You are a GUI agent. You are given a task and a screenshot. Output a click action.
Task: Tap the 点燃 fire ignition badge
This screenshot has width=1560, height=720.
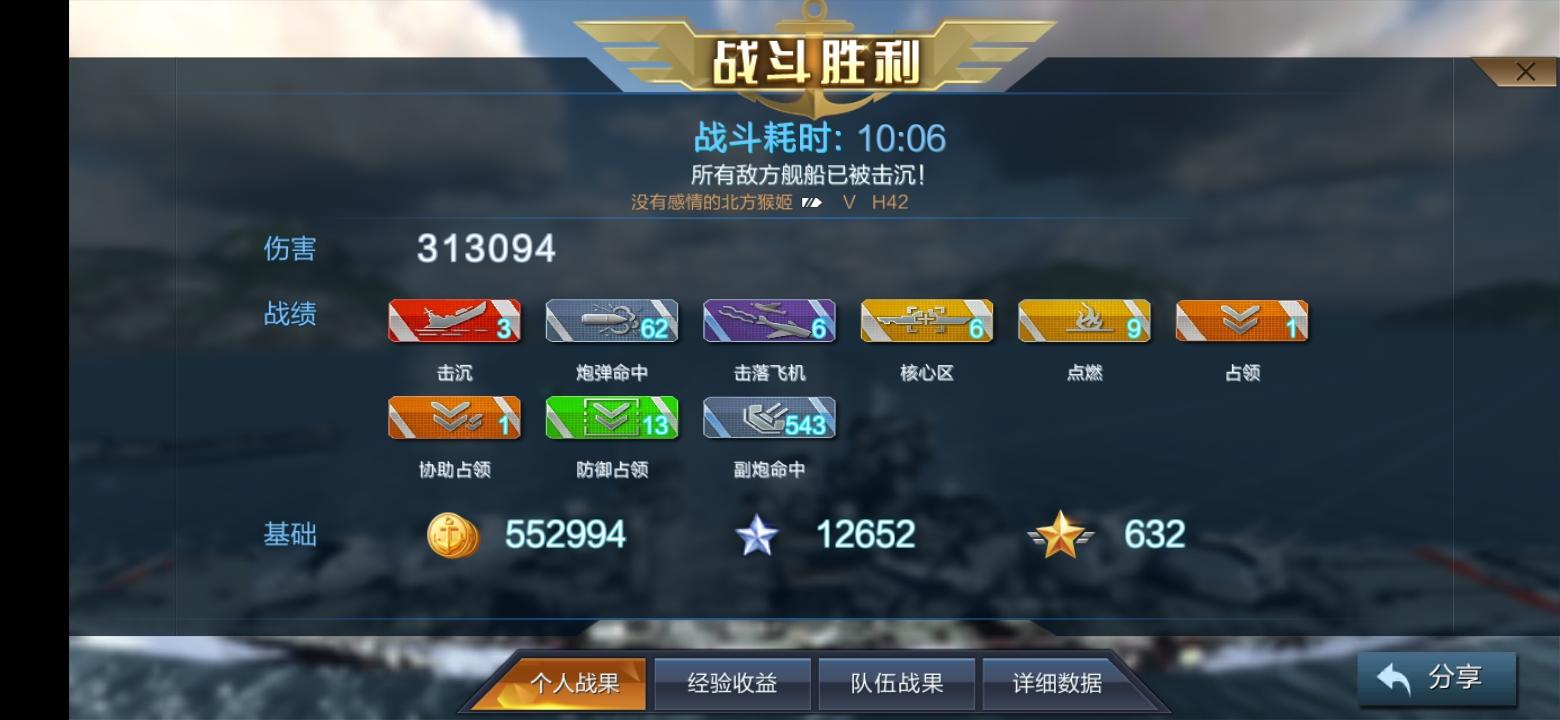1082,320
